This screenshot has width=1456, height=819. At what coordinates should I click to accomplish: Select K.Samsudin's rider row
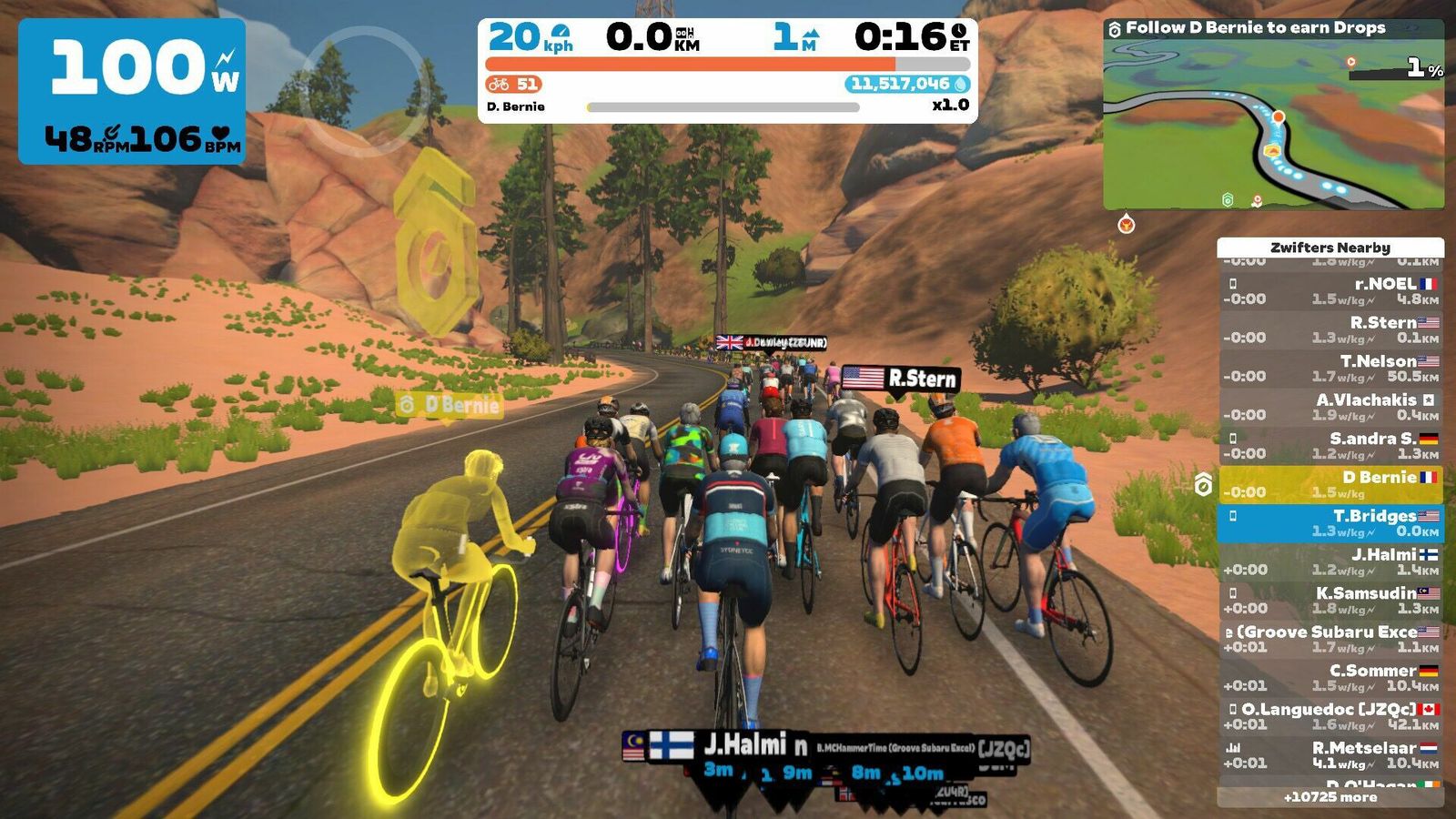1330,601
